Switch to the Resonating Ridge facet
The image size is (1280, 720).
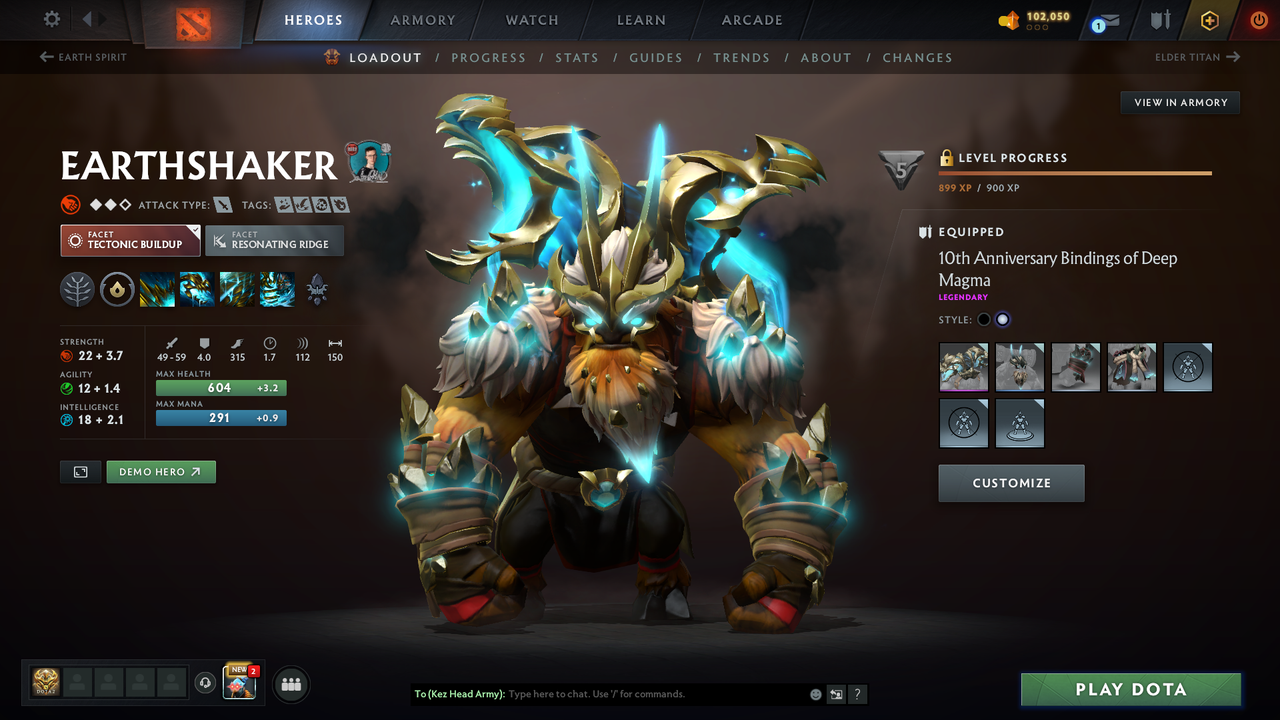(274, 240)
